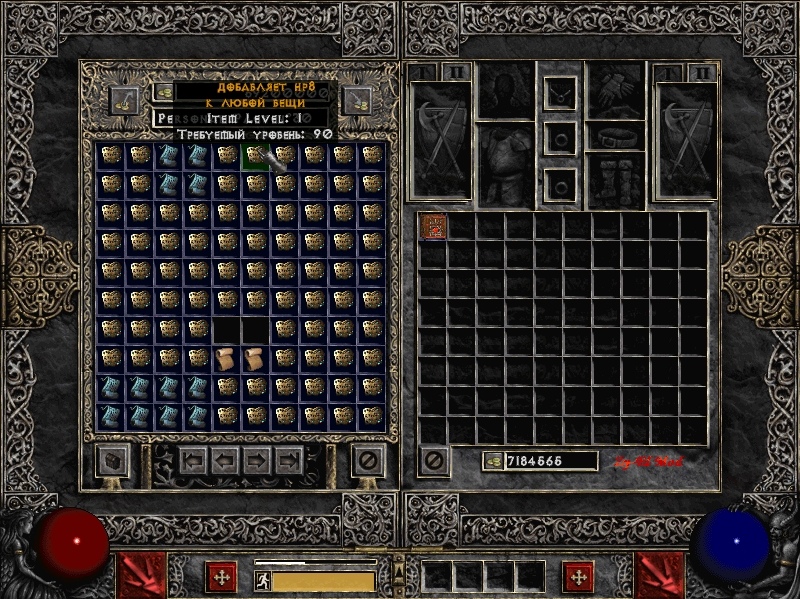800x599 pixels.
Task: Jump to the last stash page
Action: 289,461
